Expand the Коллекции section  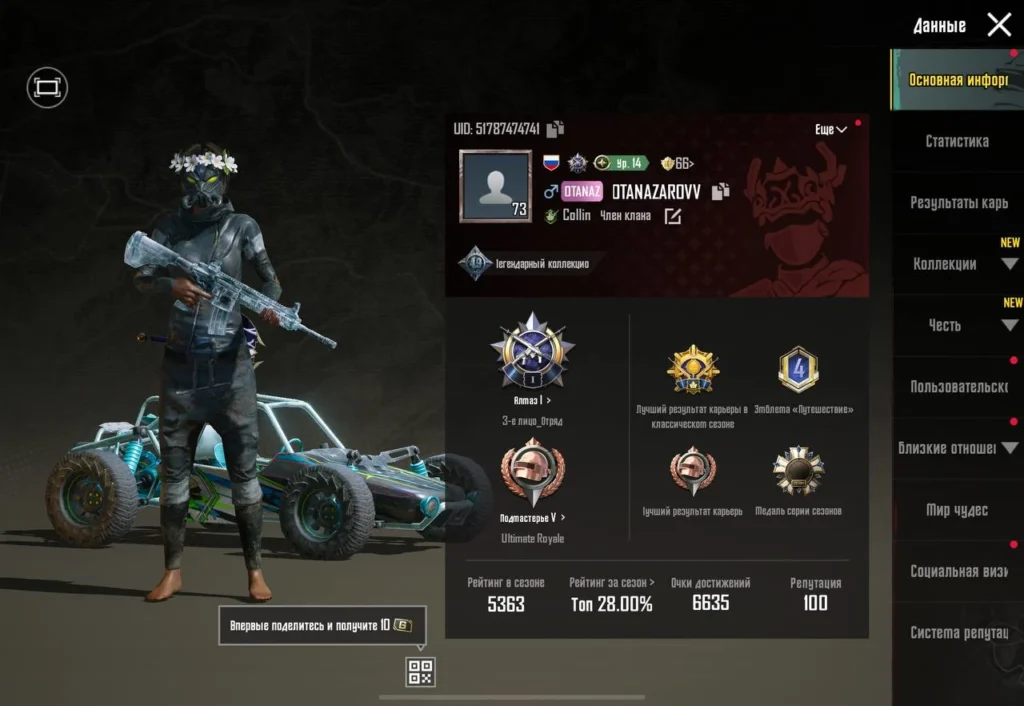point(957,264)
